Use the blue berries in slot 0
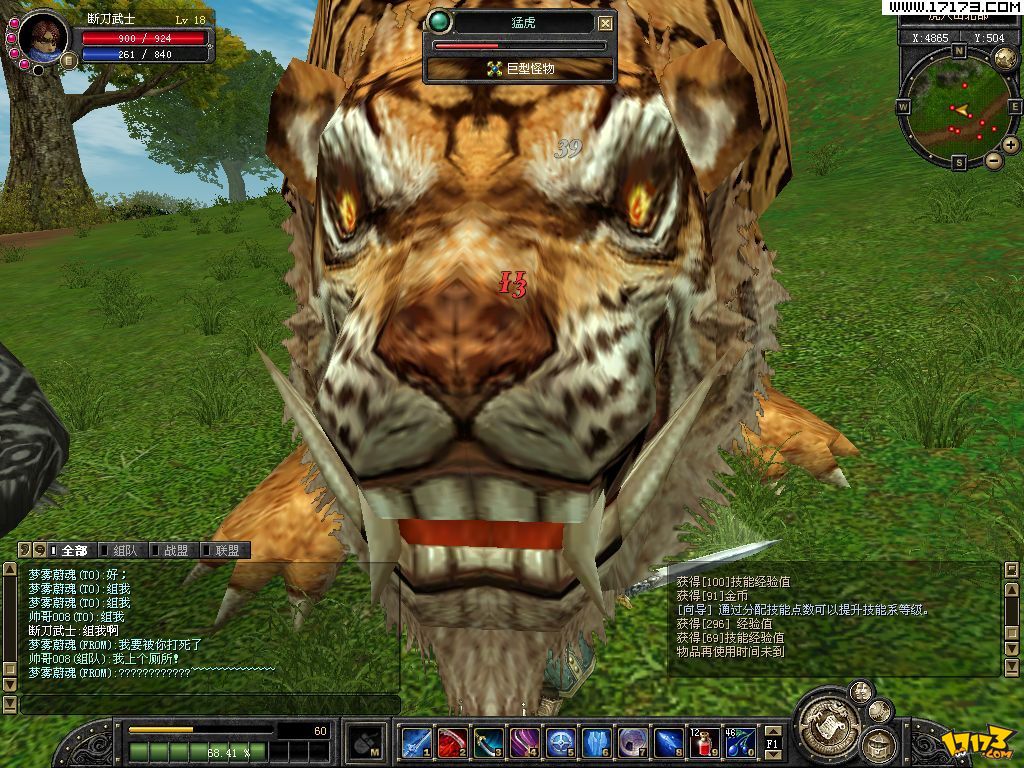The width and height of the screenshot is (1024, 768). point(740,742)
